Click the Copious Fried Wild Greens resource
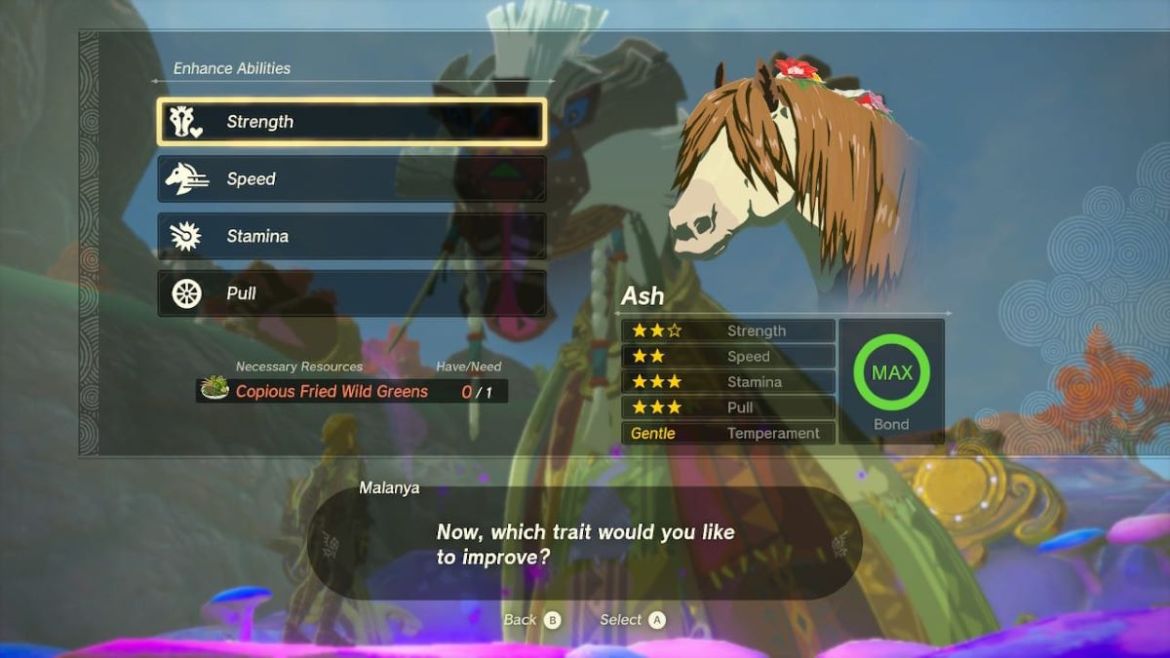Screen dimensions: 1170x658 pos(330,391)
